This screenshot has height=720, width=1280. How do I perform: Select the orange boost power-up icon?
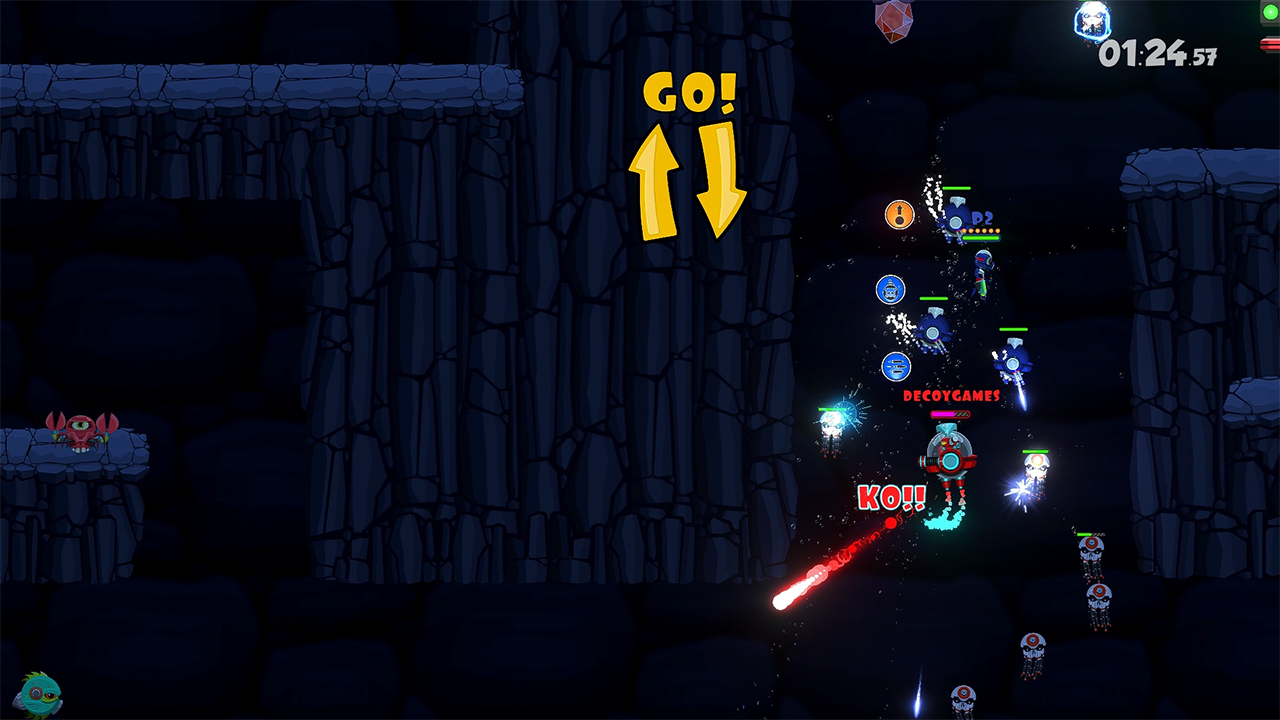[899, 214]
